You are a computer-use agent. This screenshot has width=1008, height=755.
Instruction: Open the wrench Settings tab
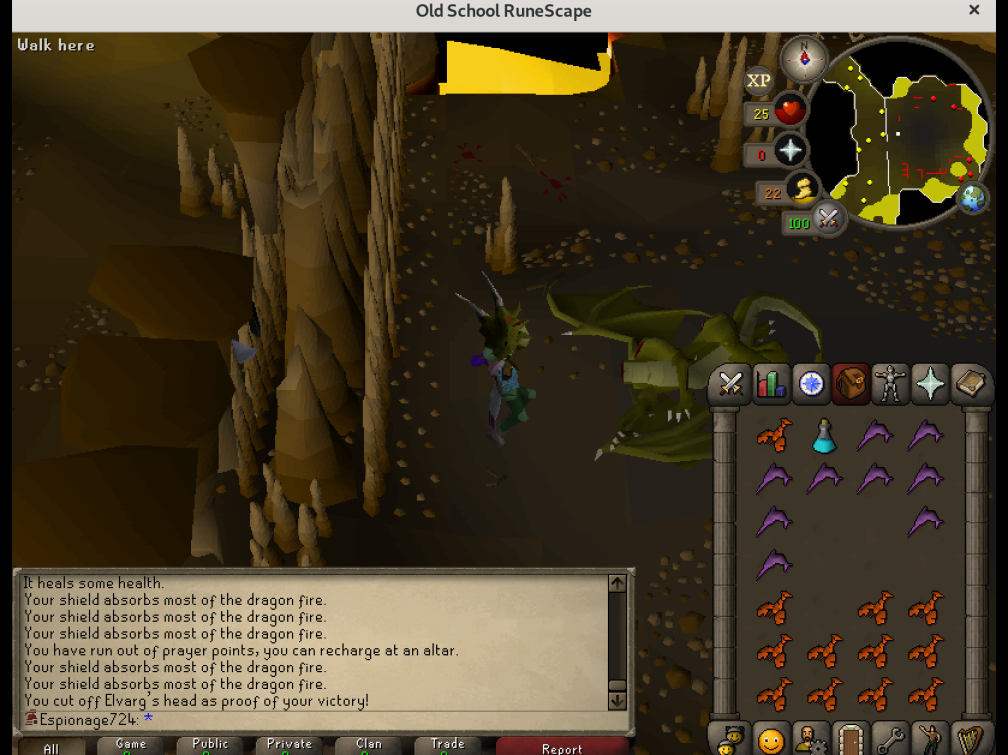[x=889, y=740]
